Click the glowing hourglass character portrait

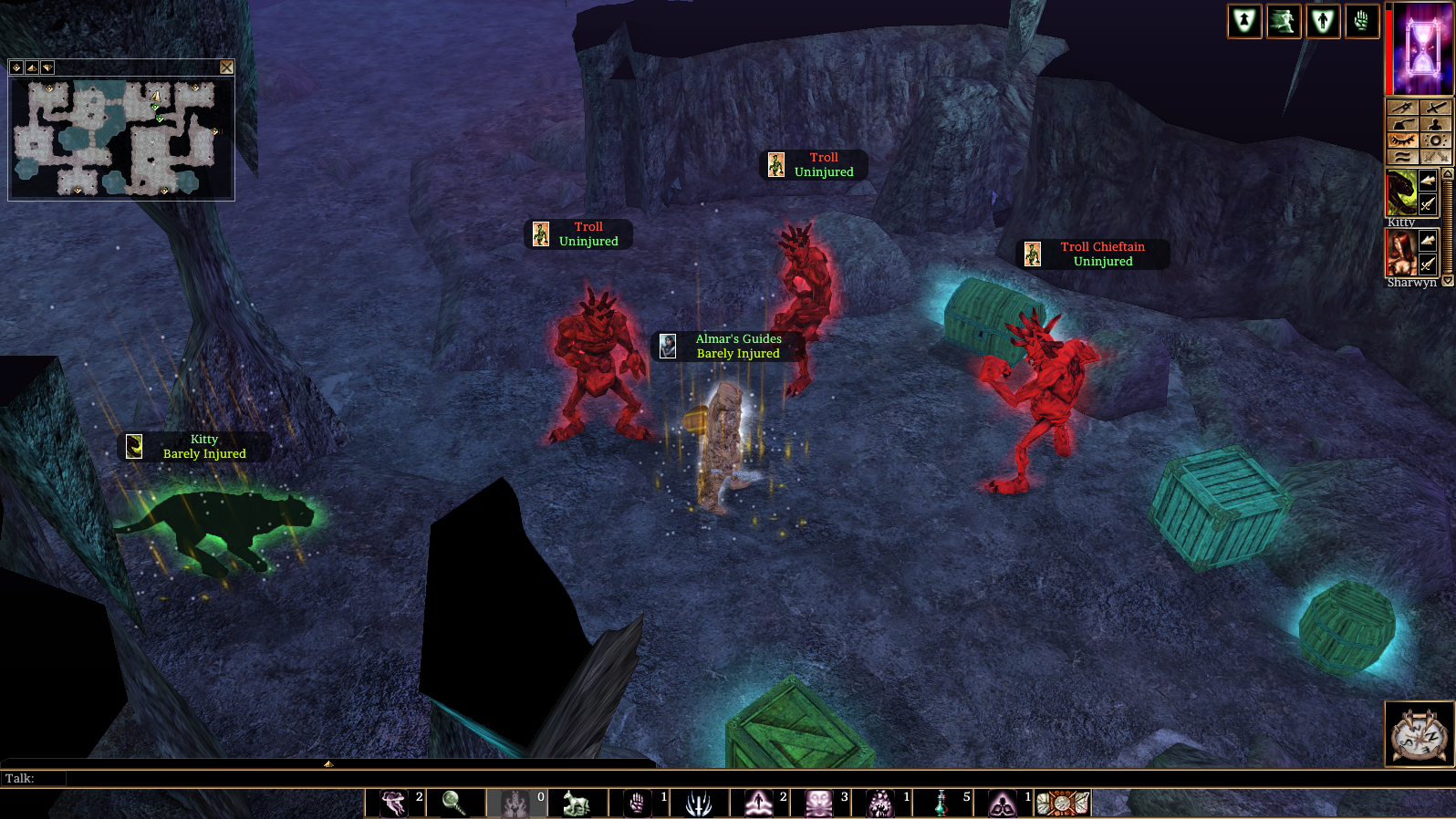tap(1422, 48)
